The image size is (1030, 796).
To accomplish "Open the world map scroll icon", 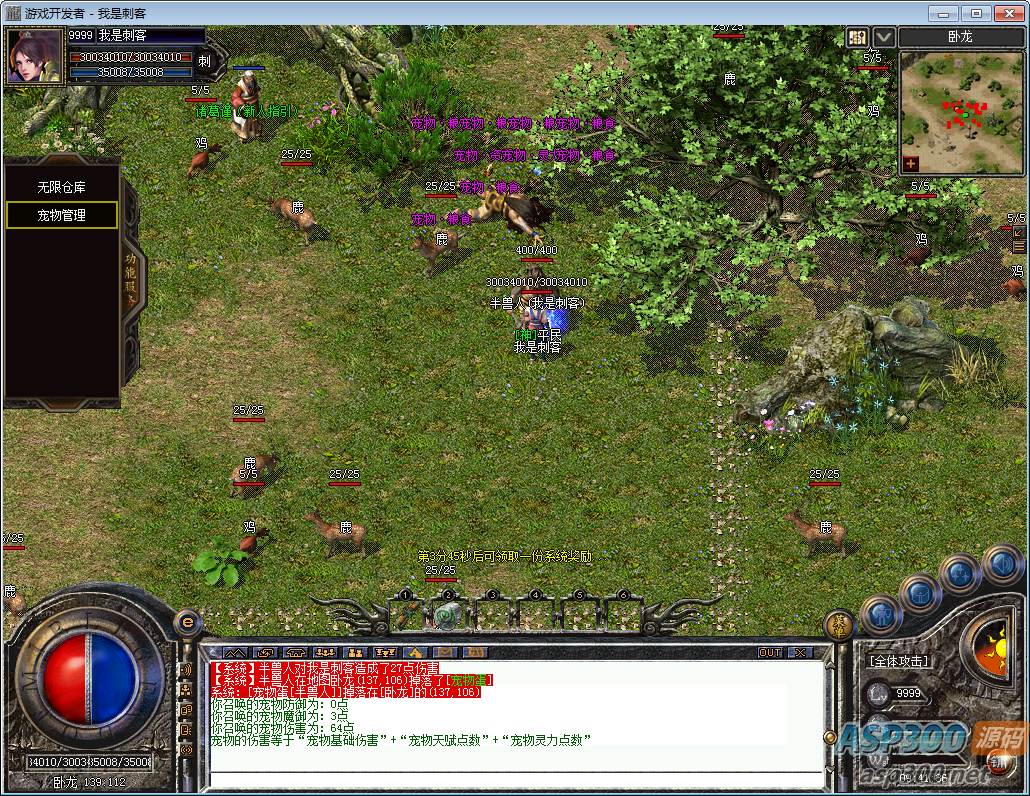I will click(857, 38).
